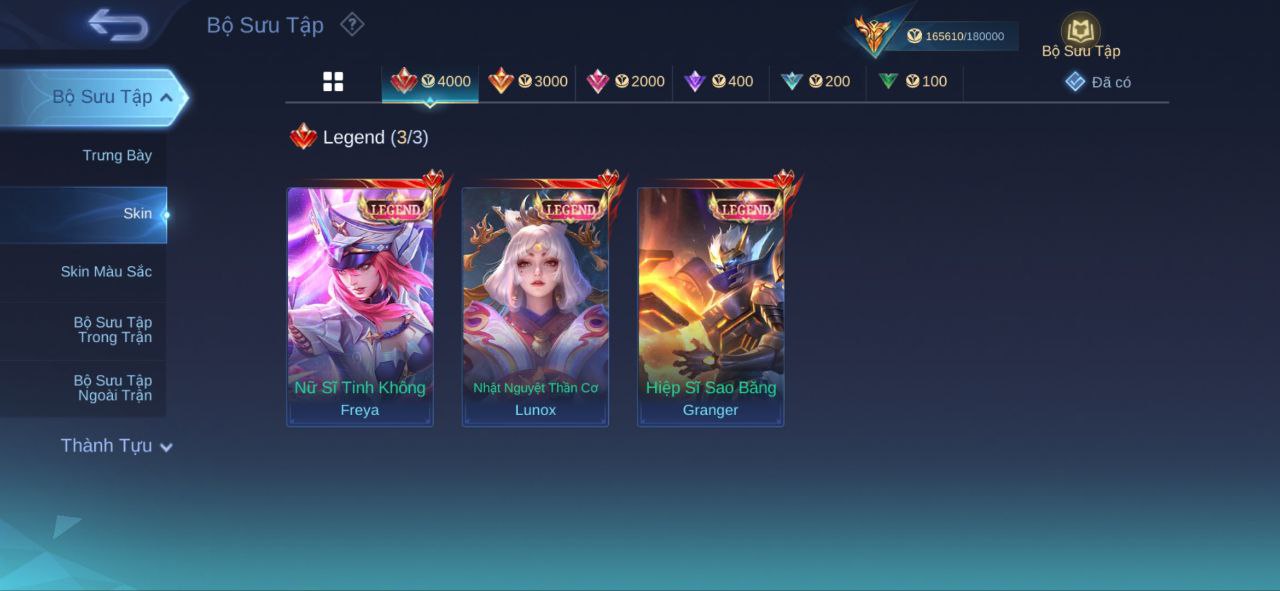Open the Bộ Sưu Tập book icon
Screen dimensions: 1280x591
[x=1080, y=32]
